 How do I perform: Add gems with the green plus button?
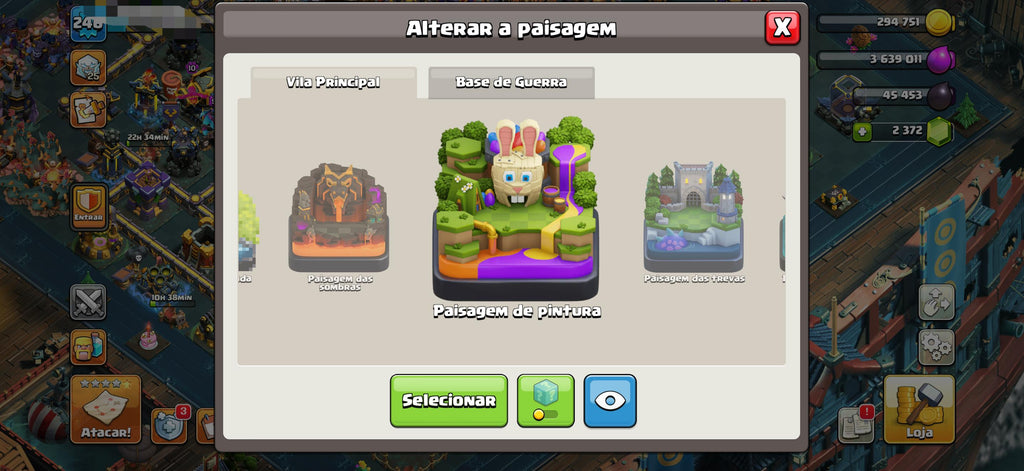[862, 130]
